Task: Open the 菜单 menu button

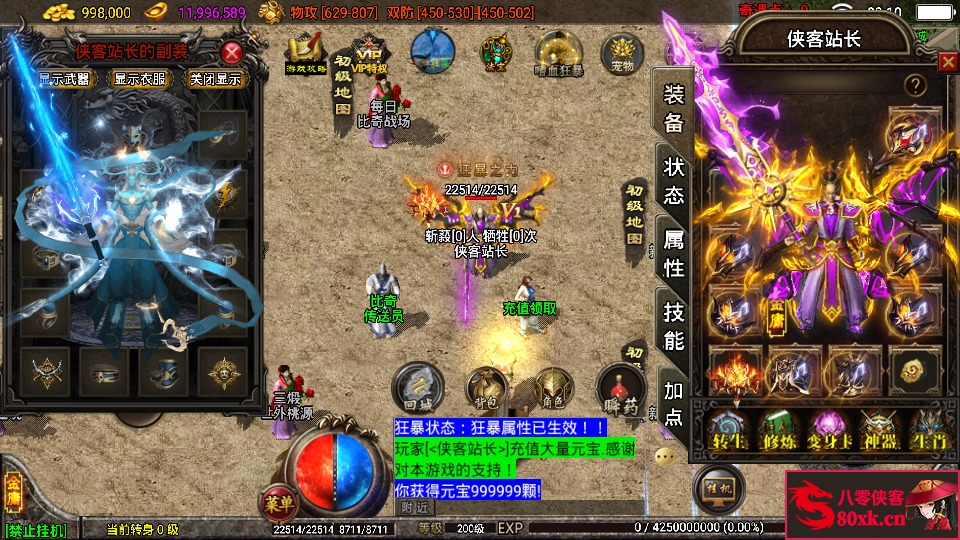Action: tap(281, 500)
